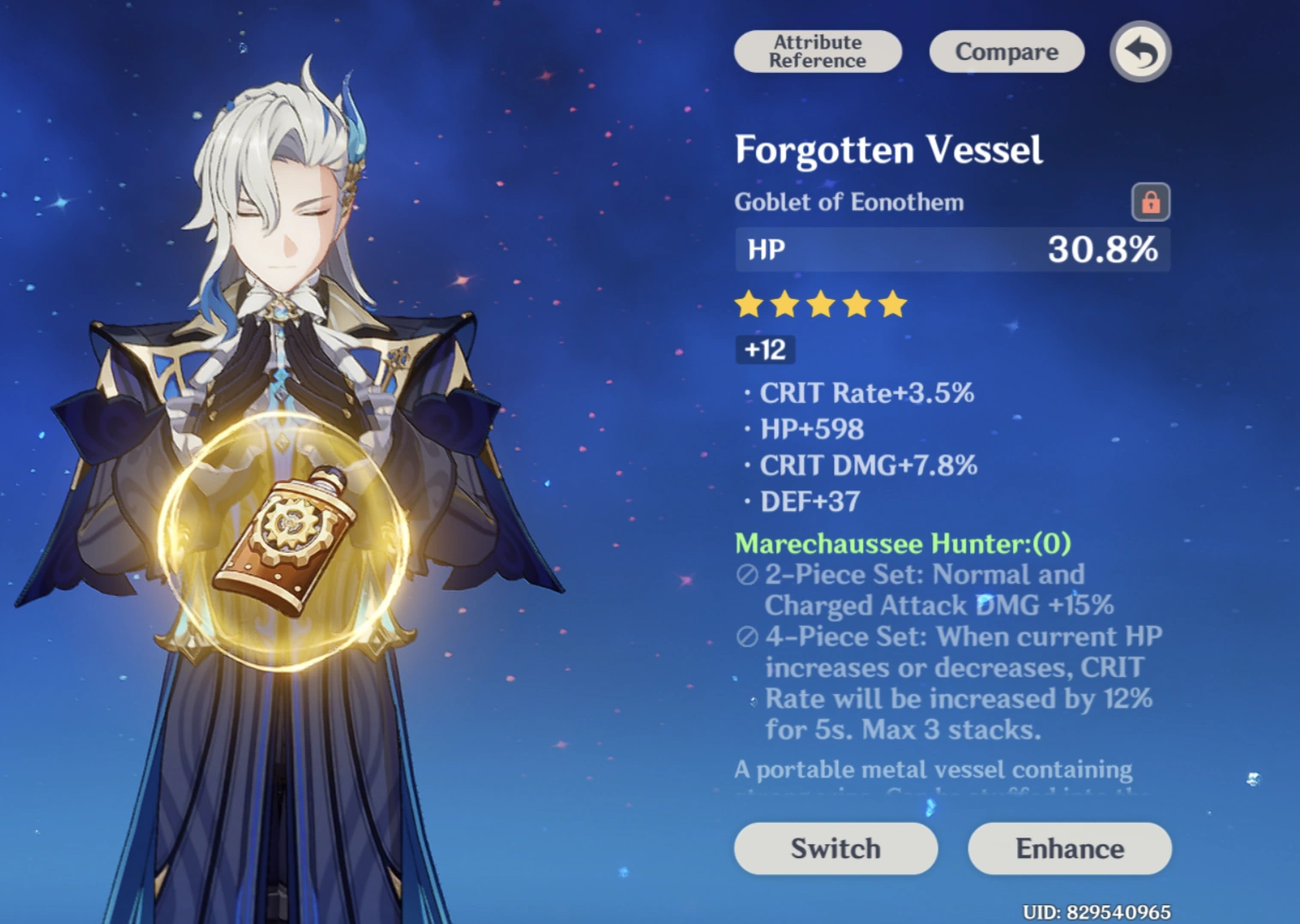Switch to the Compare view

(1006, 51)
